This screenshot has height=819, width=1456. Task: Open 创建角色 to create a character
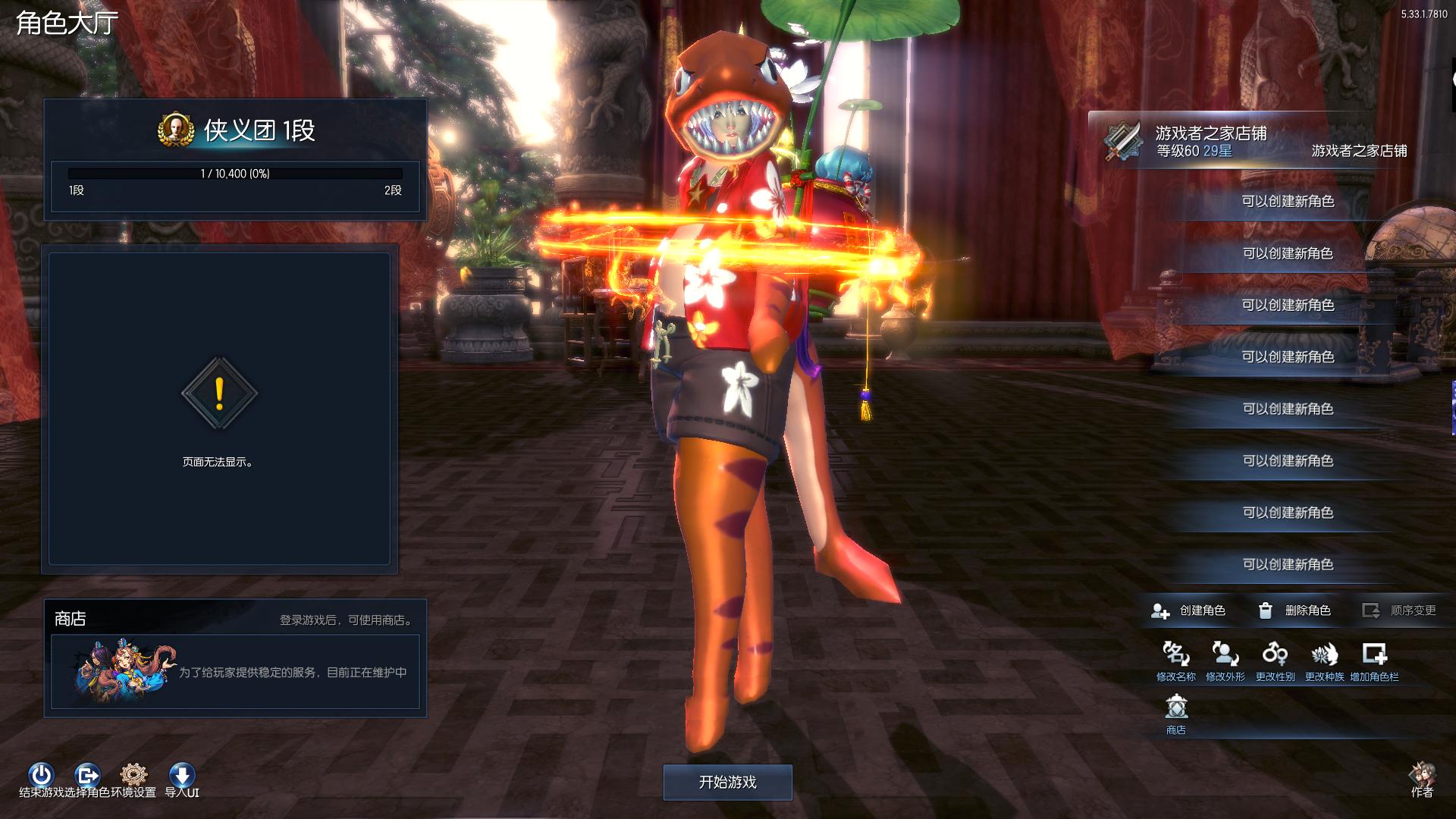pos(1189,610)
